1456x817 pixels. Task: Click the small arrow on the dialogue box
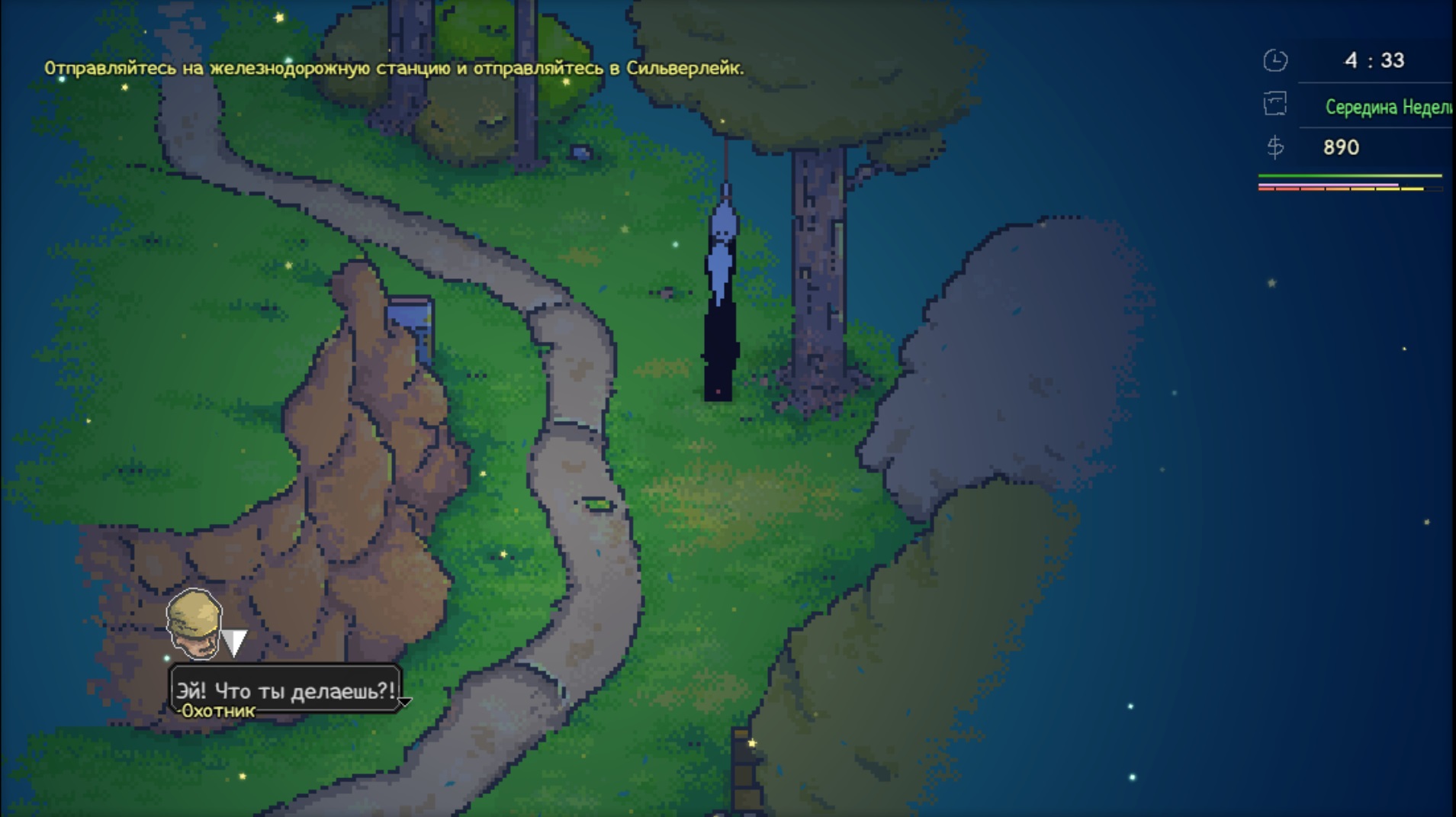pos(405,701)
